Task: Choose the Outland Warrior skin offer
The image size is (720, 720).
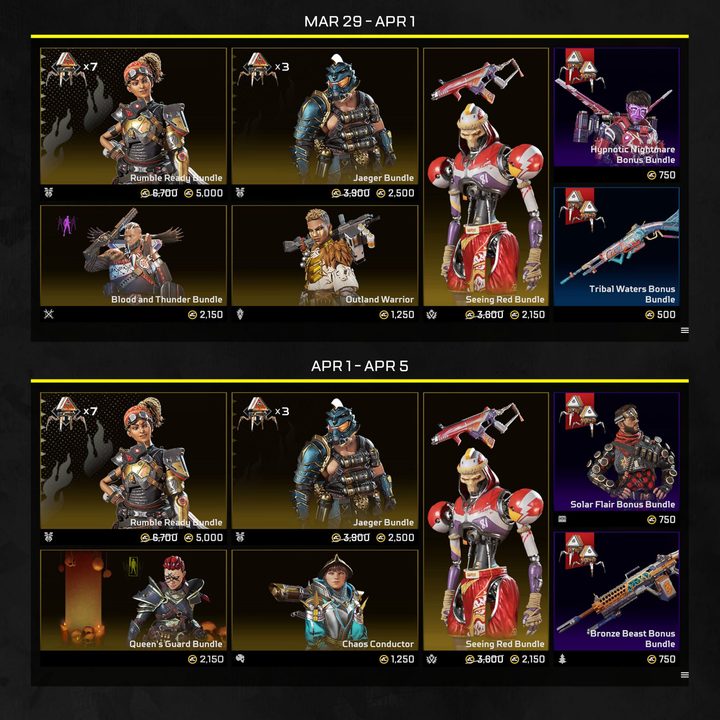Action: [324, 256]
